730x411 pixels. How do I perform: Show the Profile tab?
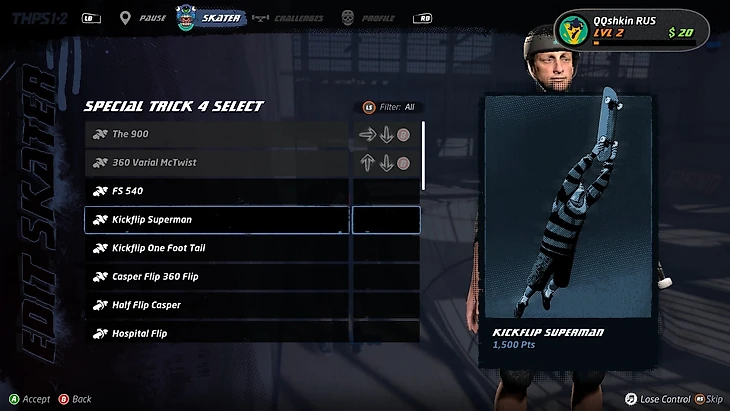tap(368, 18)
